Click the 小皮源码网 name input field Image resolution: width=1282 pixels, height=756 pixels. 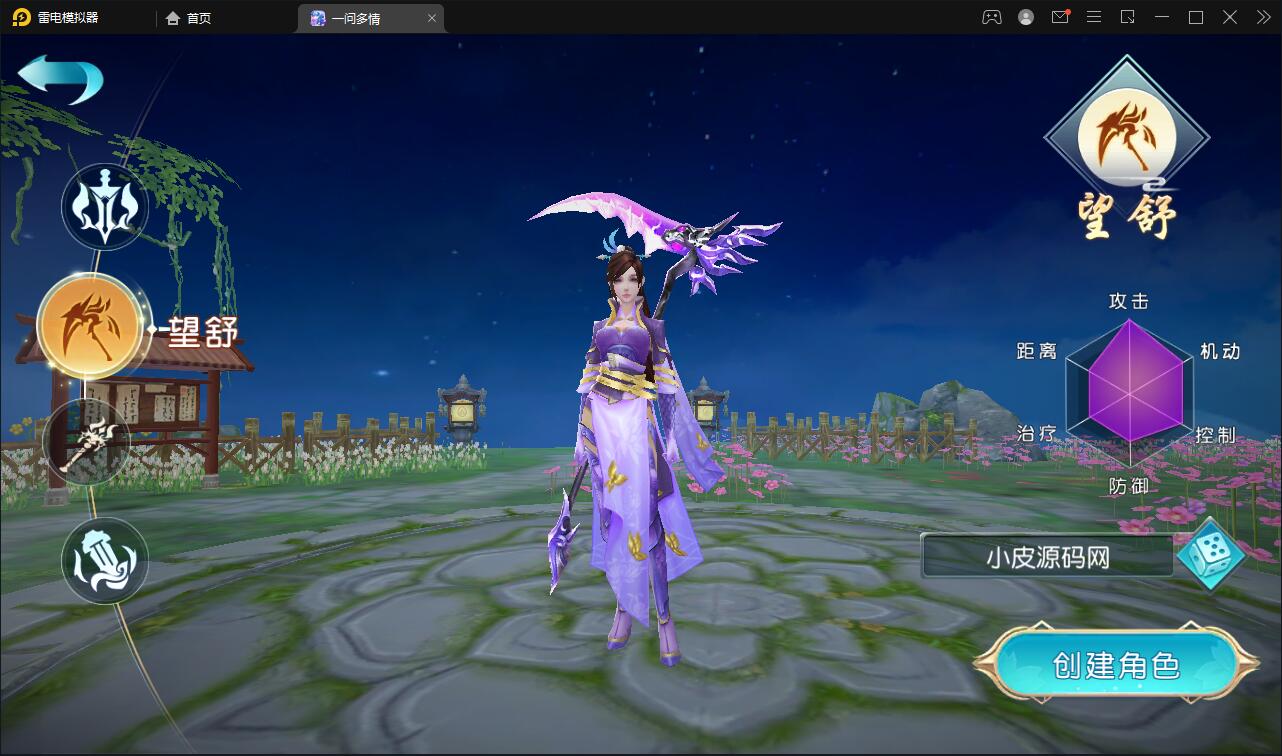1046,557
